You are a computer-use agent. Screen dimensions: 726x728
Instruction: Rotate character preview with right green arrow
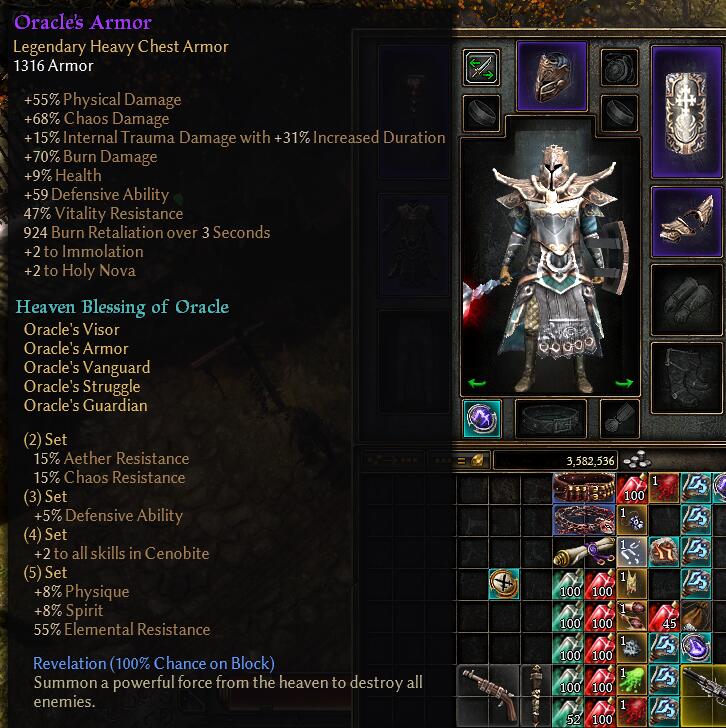pos(625,383)
